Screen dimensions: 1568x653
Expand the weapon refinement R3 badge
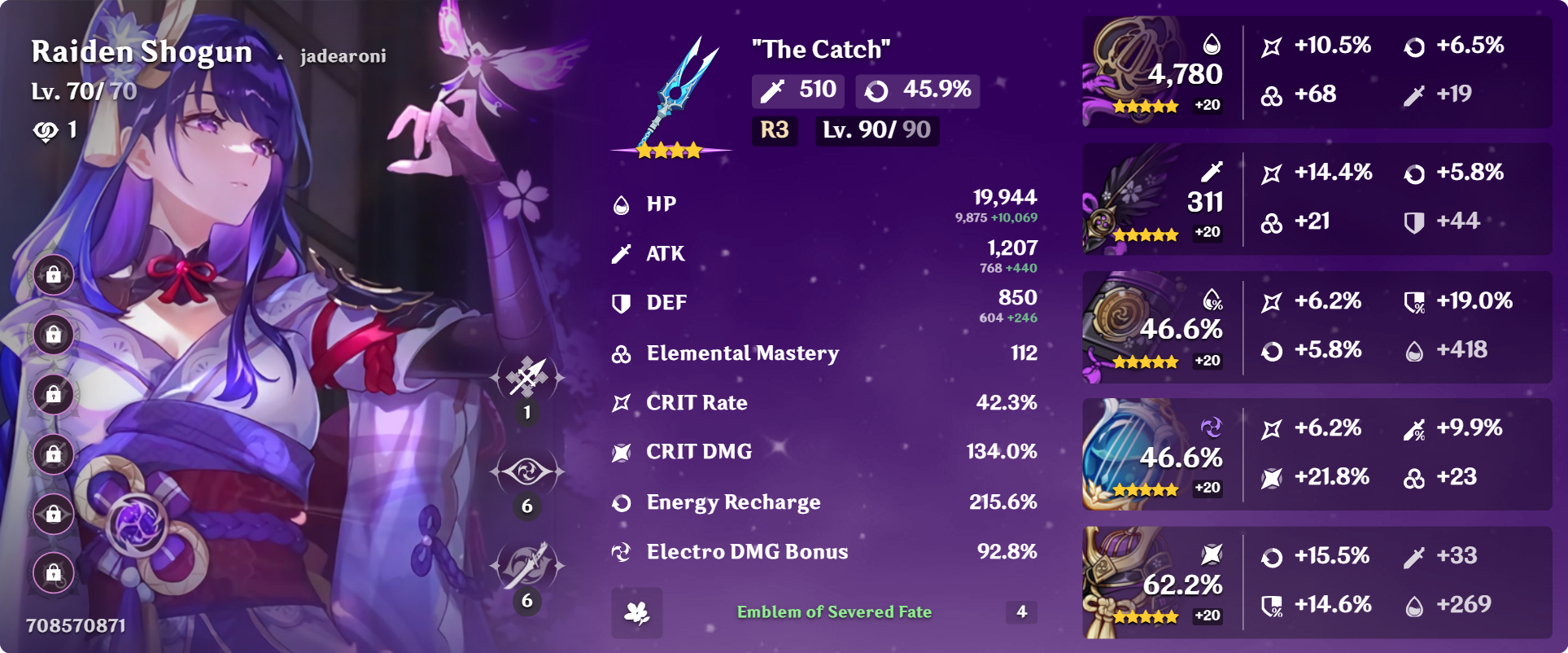[774, 130]
